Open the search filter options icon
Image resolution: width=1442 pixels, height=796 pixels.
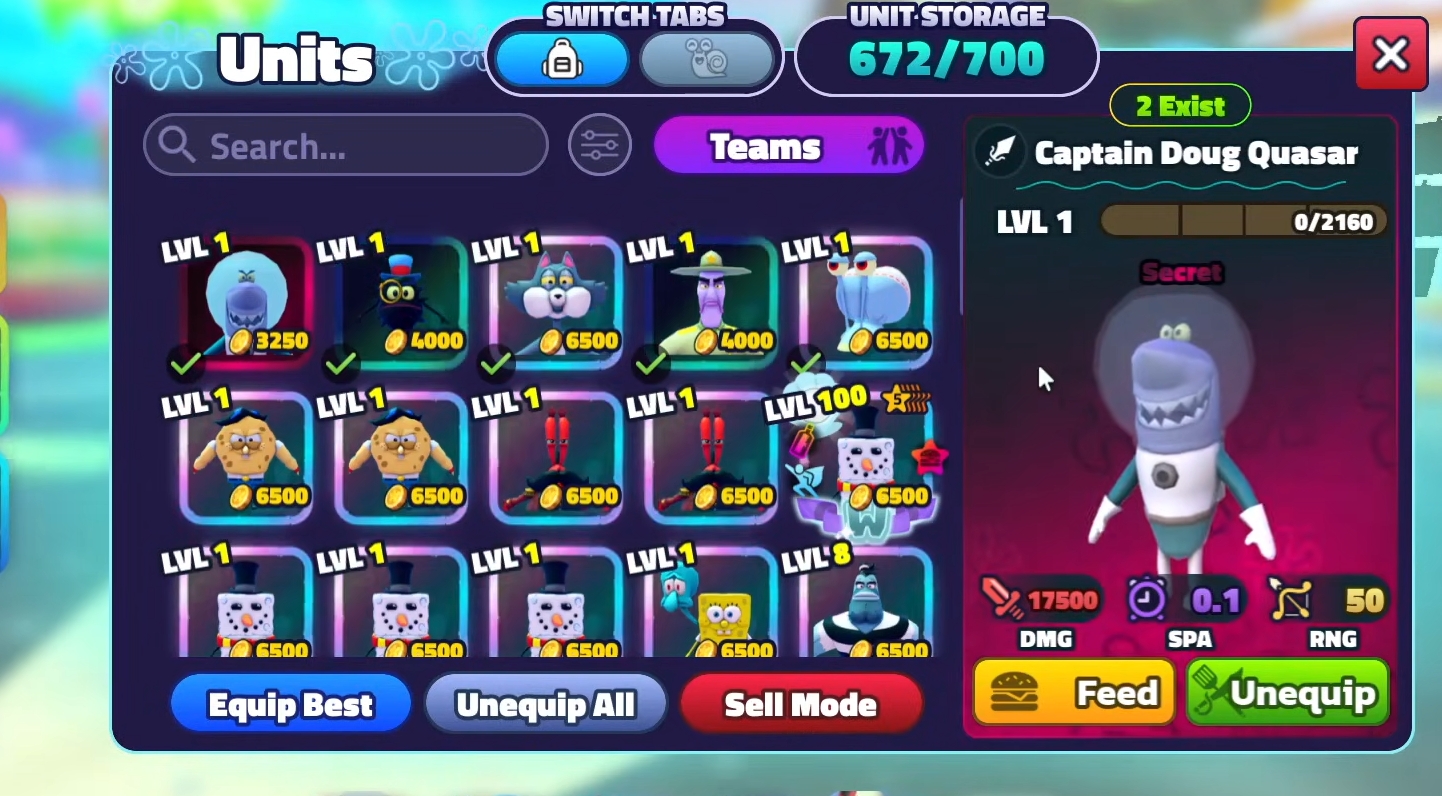tap(599, 145)
